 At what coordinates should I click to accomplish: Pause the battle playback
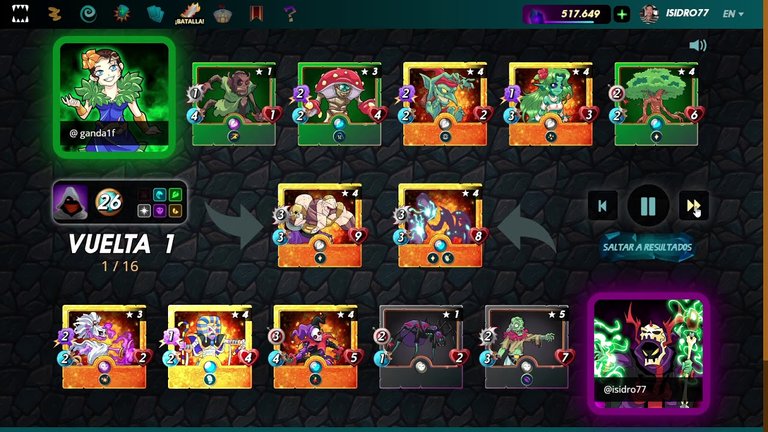coord(647,207)
